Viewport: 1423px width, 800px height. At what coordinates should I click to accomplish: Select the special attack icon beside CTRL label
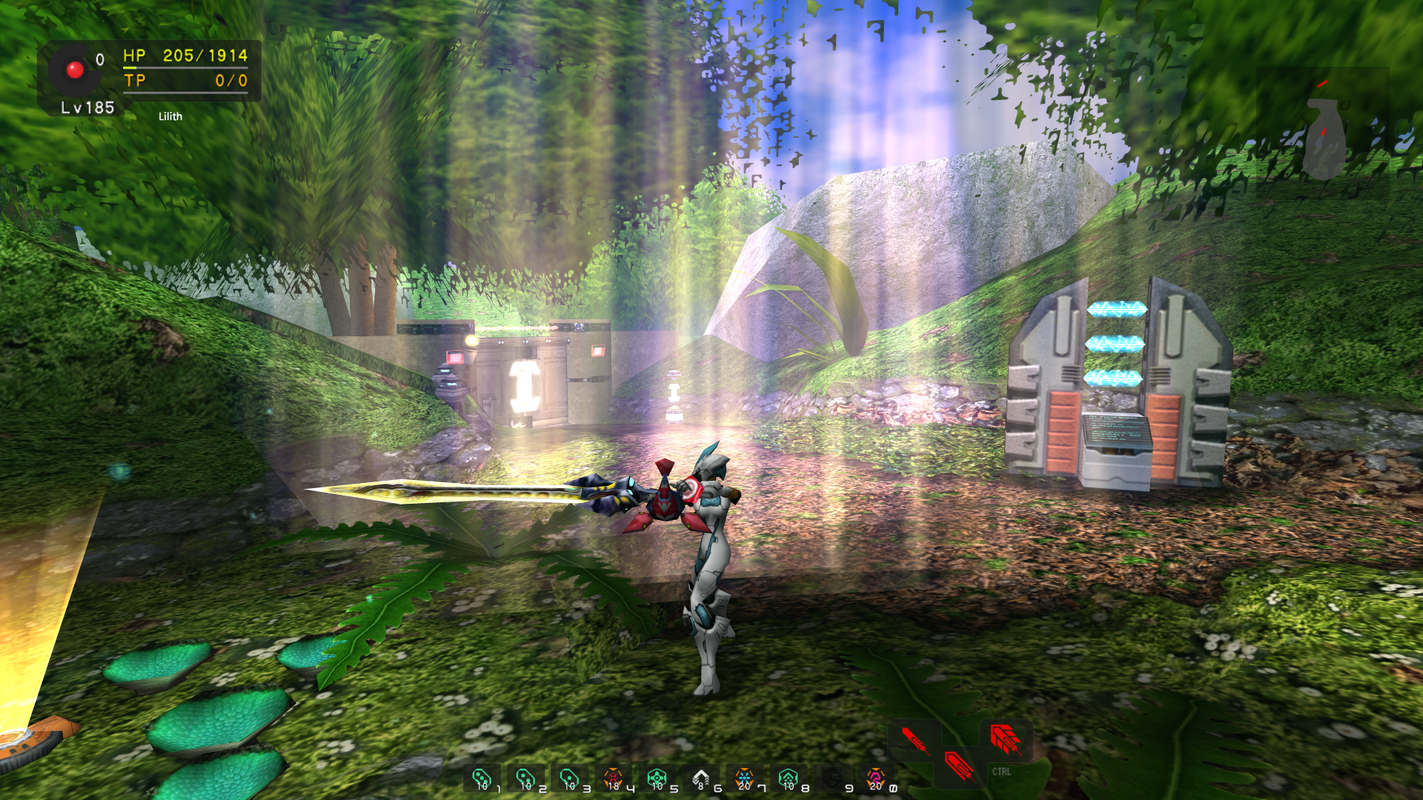(x=1005, y=738)
